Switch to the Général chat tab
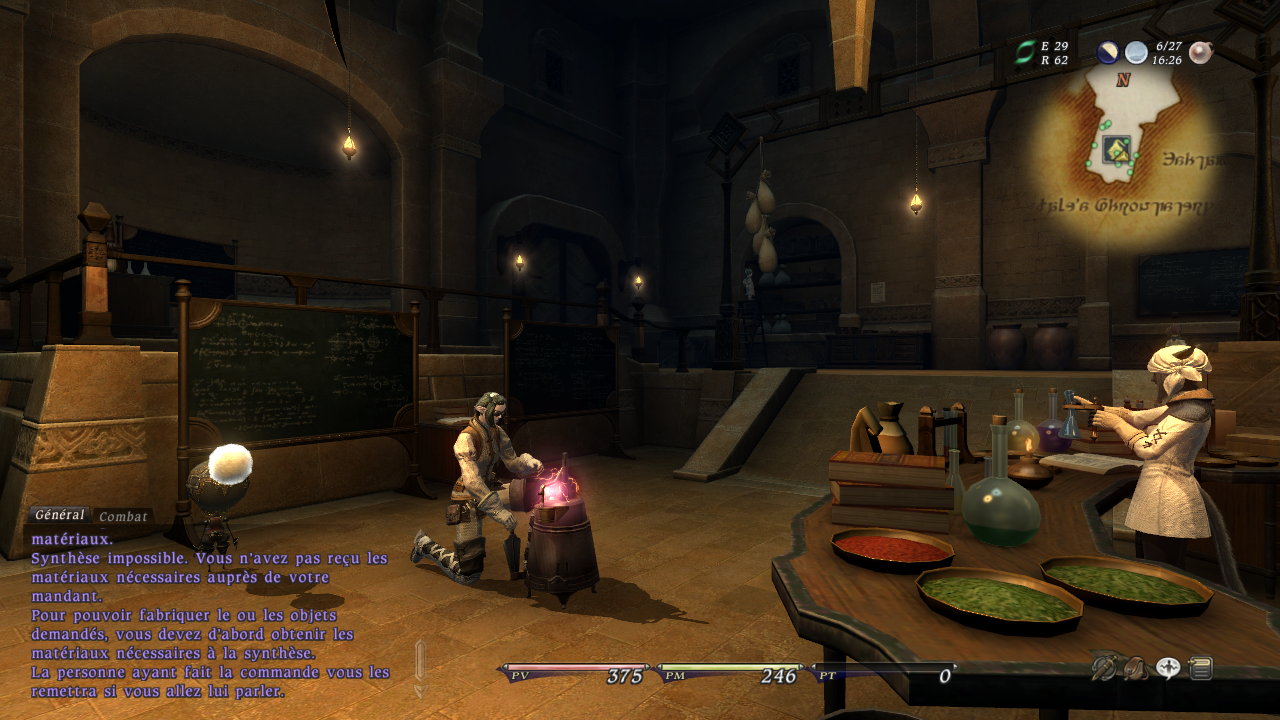 pyautogui.click(x=59, y=515)
